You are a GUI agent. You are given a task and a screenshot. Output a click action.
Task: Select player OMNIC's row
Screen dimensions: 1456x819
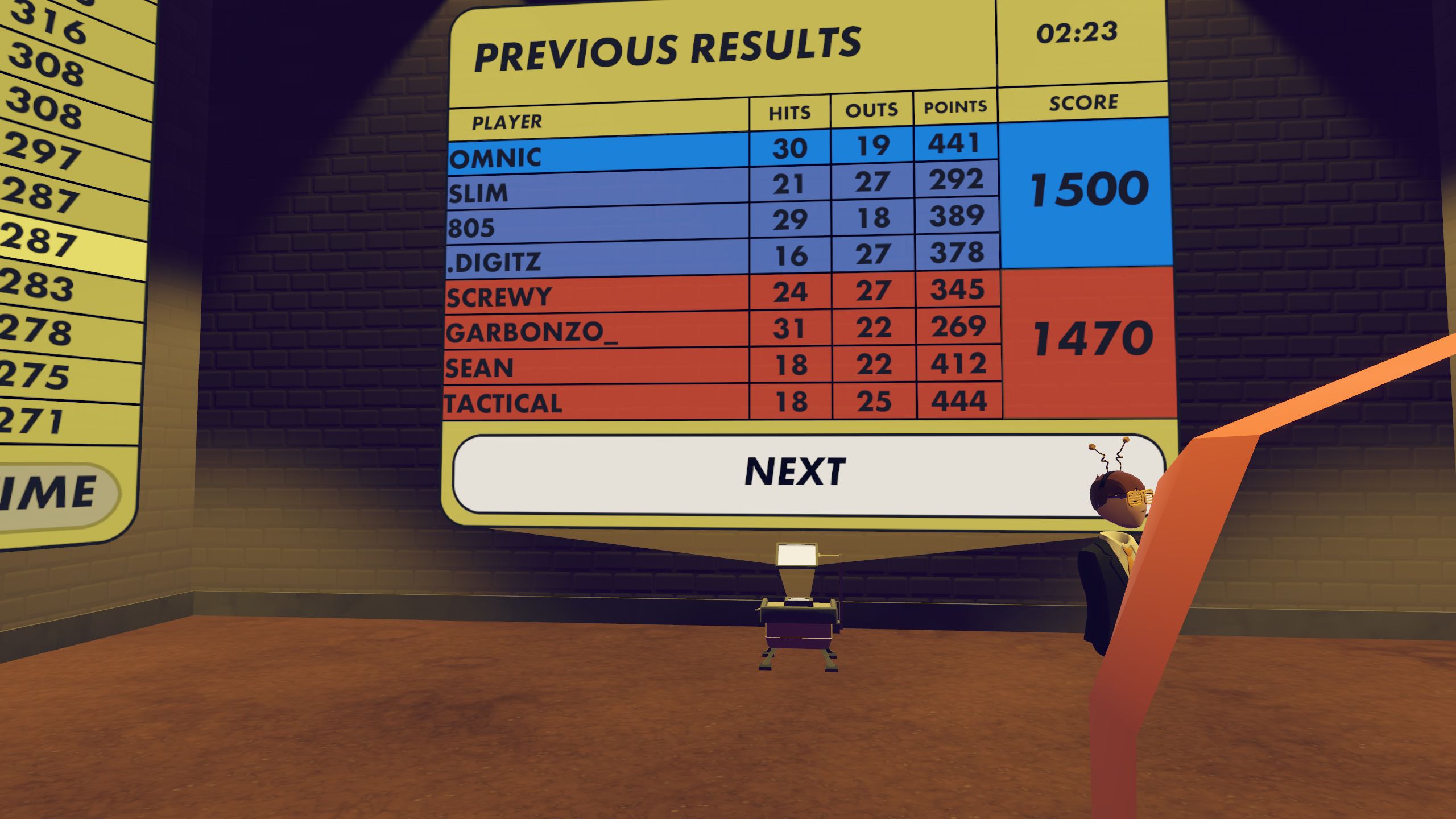(x=495, y=158)
